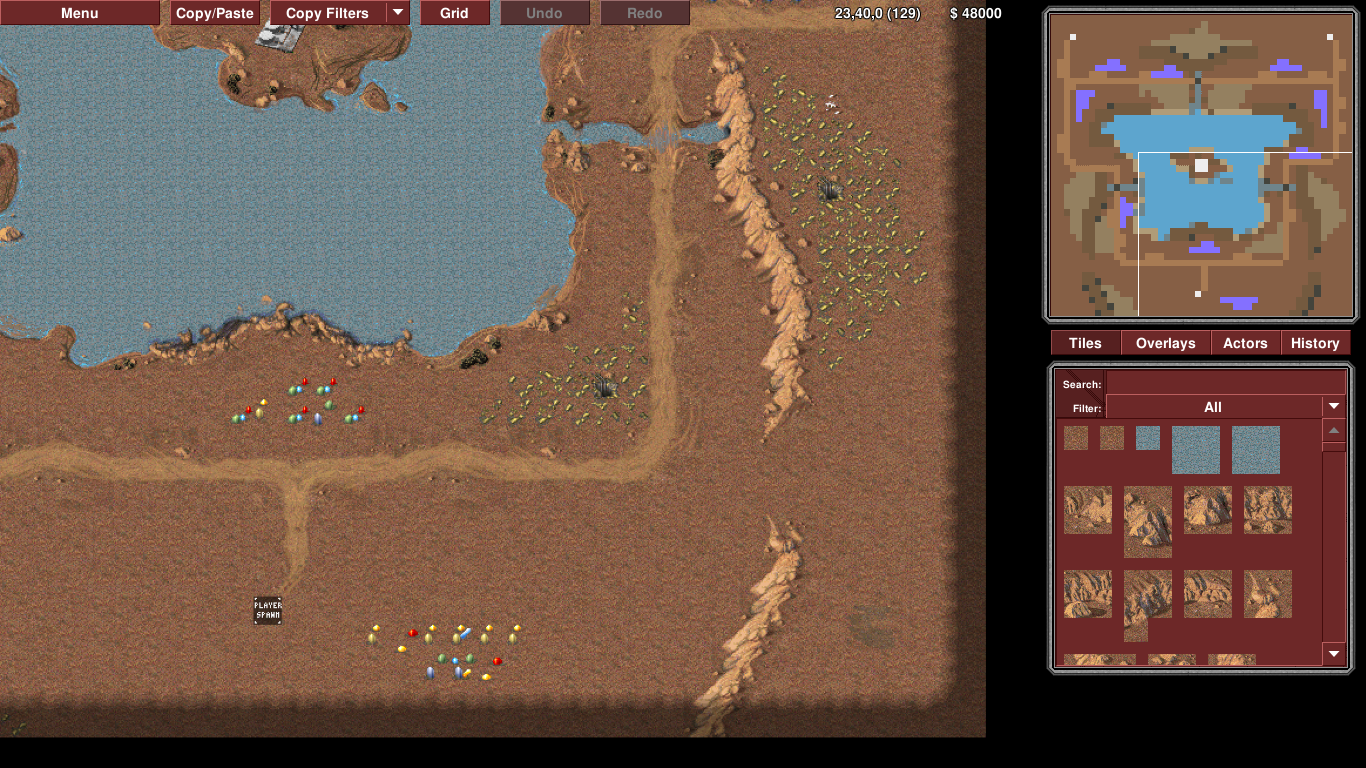
Task: Show the History tab
Action: pos(1315,343)
